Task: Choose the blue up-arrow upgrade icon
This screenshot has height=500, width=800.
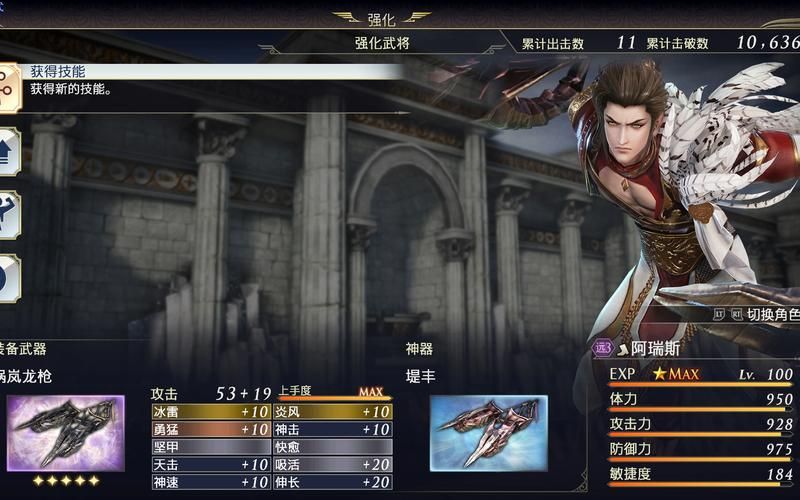Action: tap(7, 151)
